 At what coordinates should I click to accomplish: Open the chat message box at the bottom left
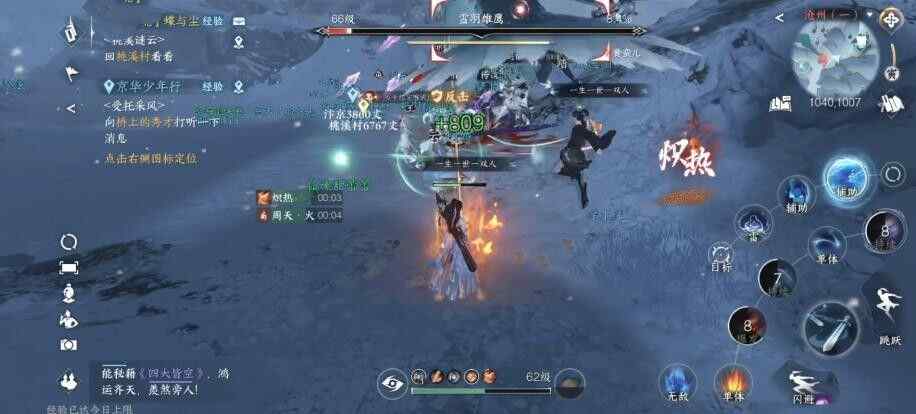point(160,379)
